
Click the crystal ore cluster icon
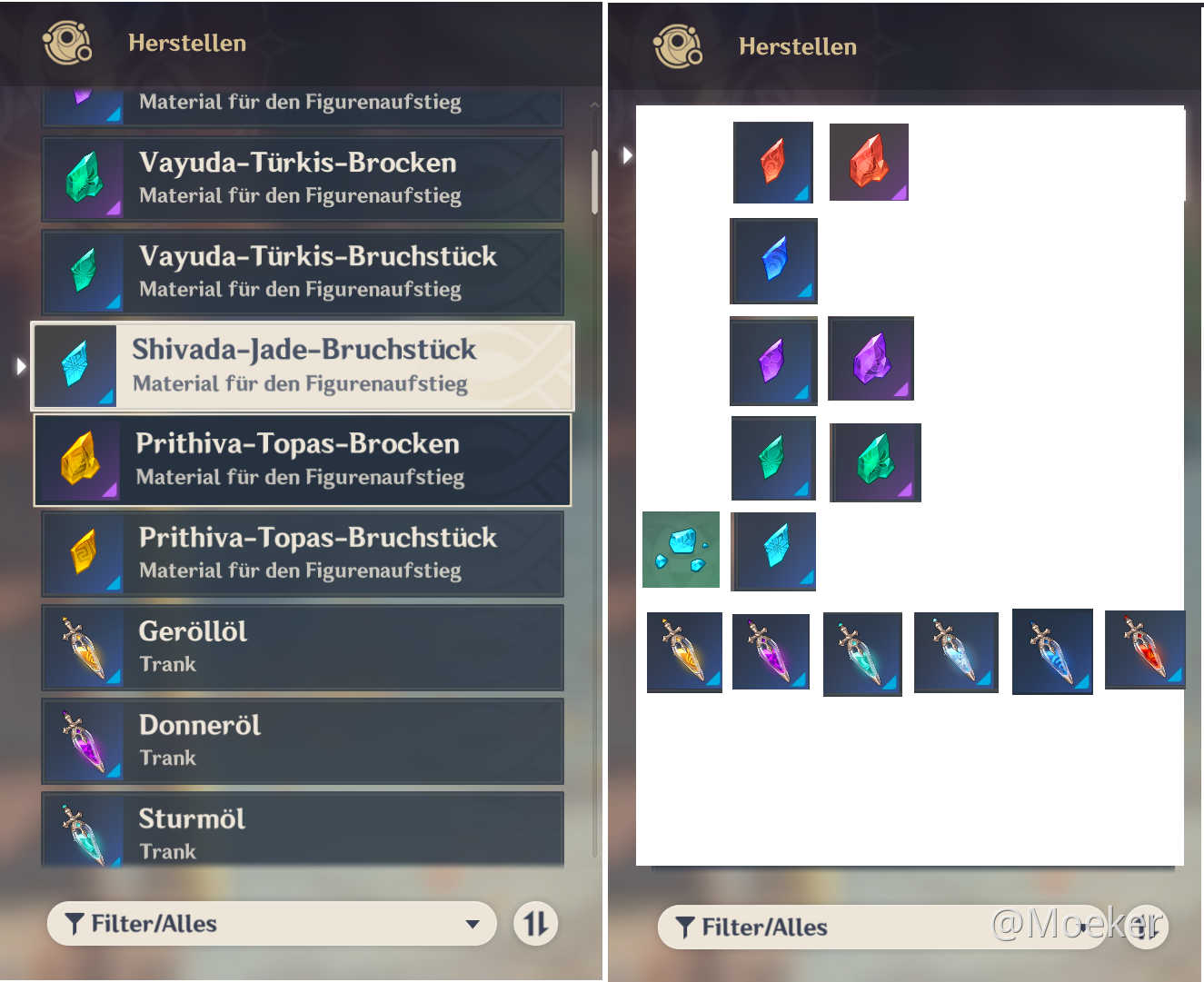pyautogui.click(x=682, y=550)
